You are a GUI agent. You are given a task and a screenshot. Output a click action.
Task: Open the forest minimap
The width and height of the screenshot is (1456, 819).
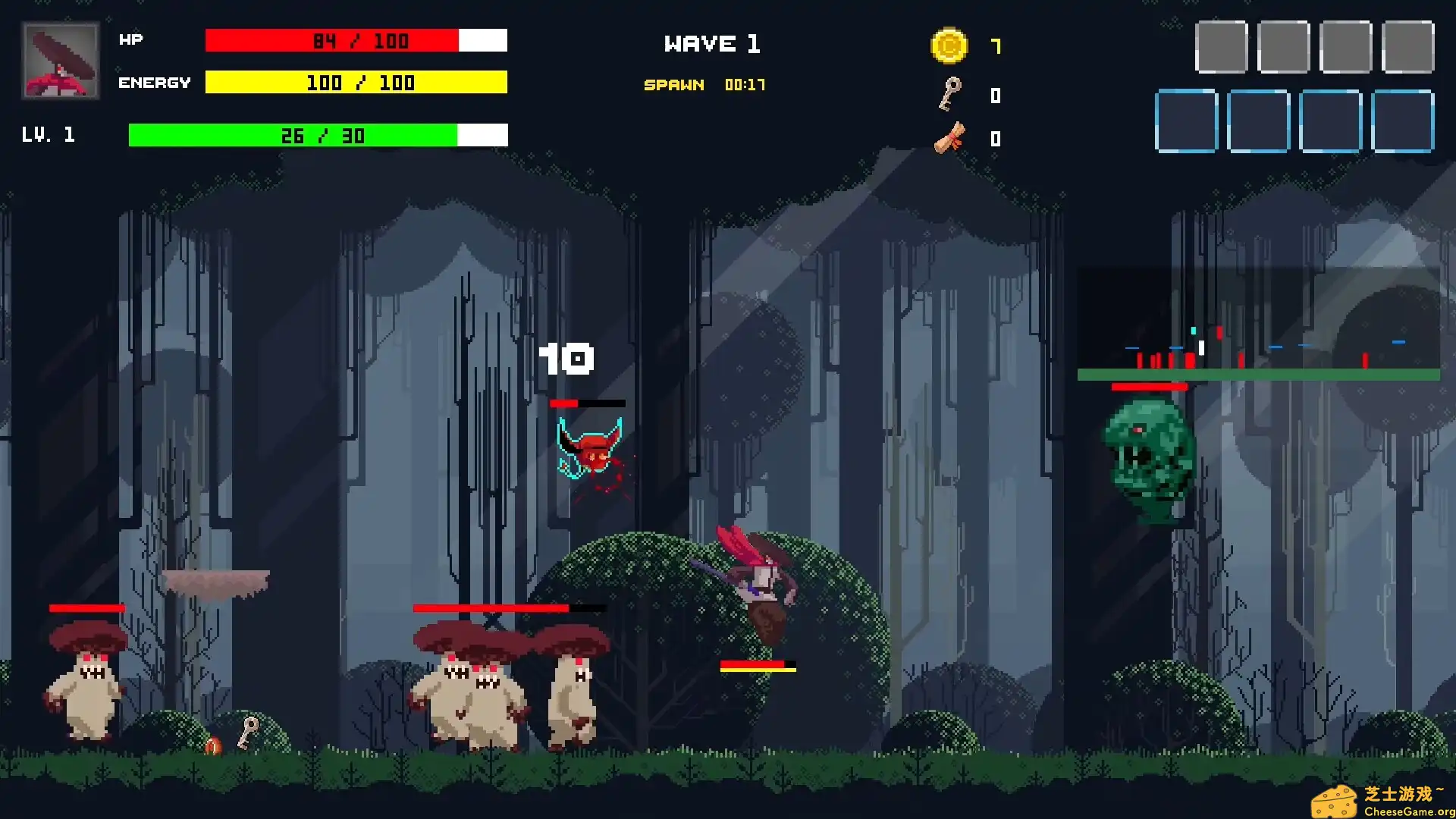(x=1258, y=324)
